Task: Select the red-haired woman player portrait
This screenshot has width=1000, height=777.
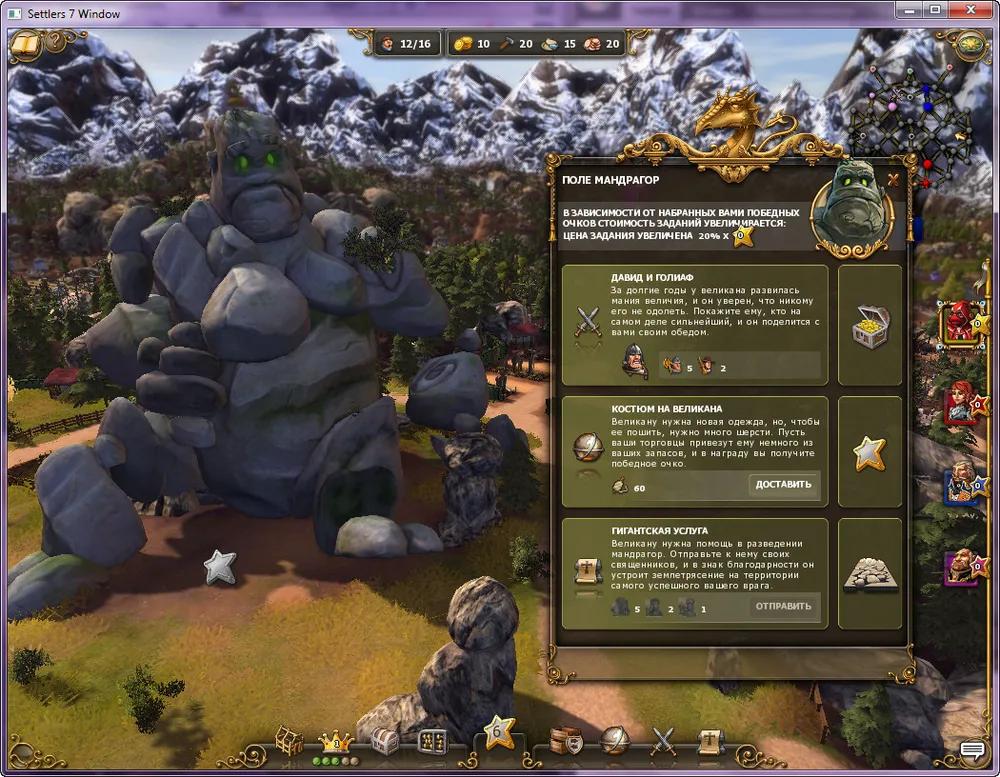Action: (x=963, y=402)
